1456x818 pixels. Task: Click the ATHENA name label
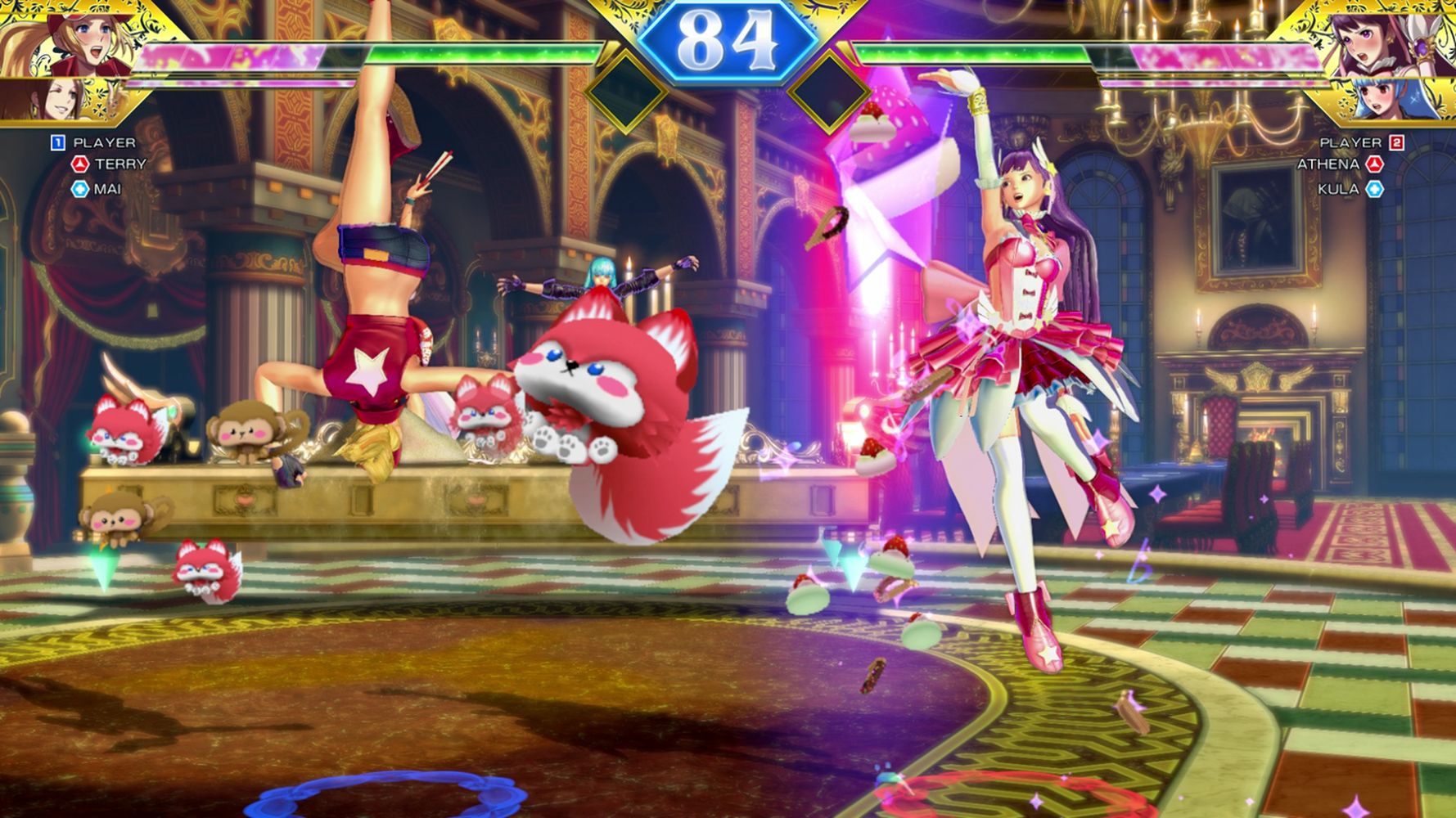tap(1328, 164)
